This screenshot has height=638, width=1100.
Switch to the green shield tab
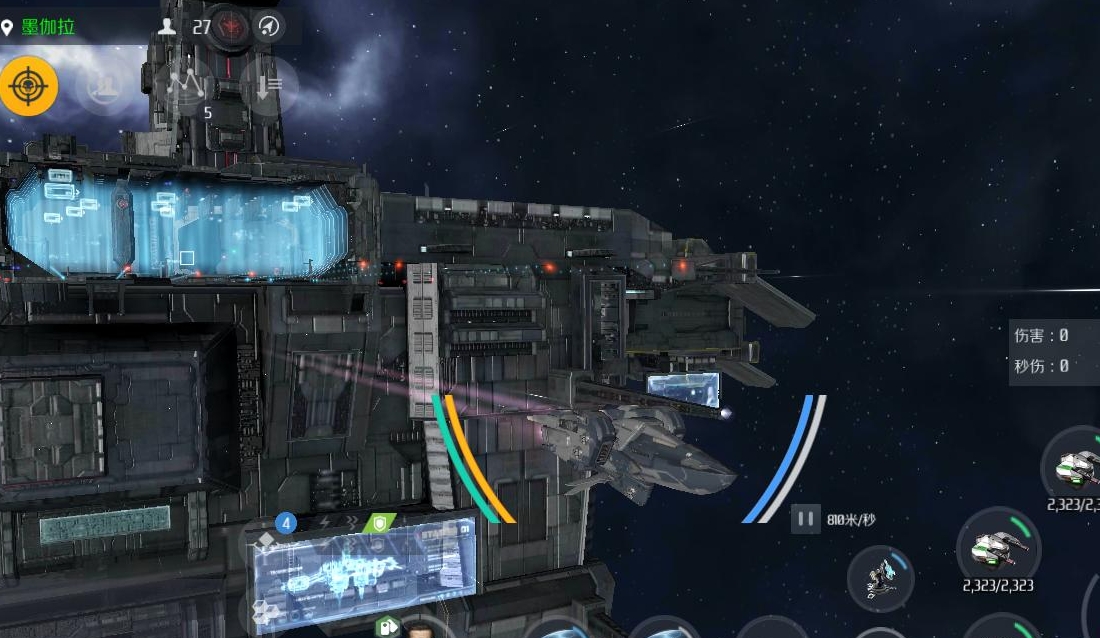click(379, 523)
